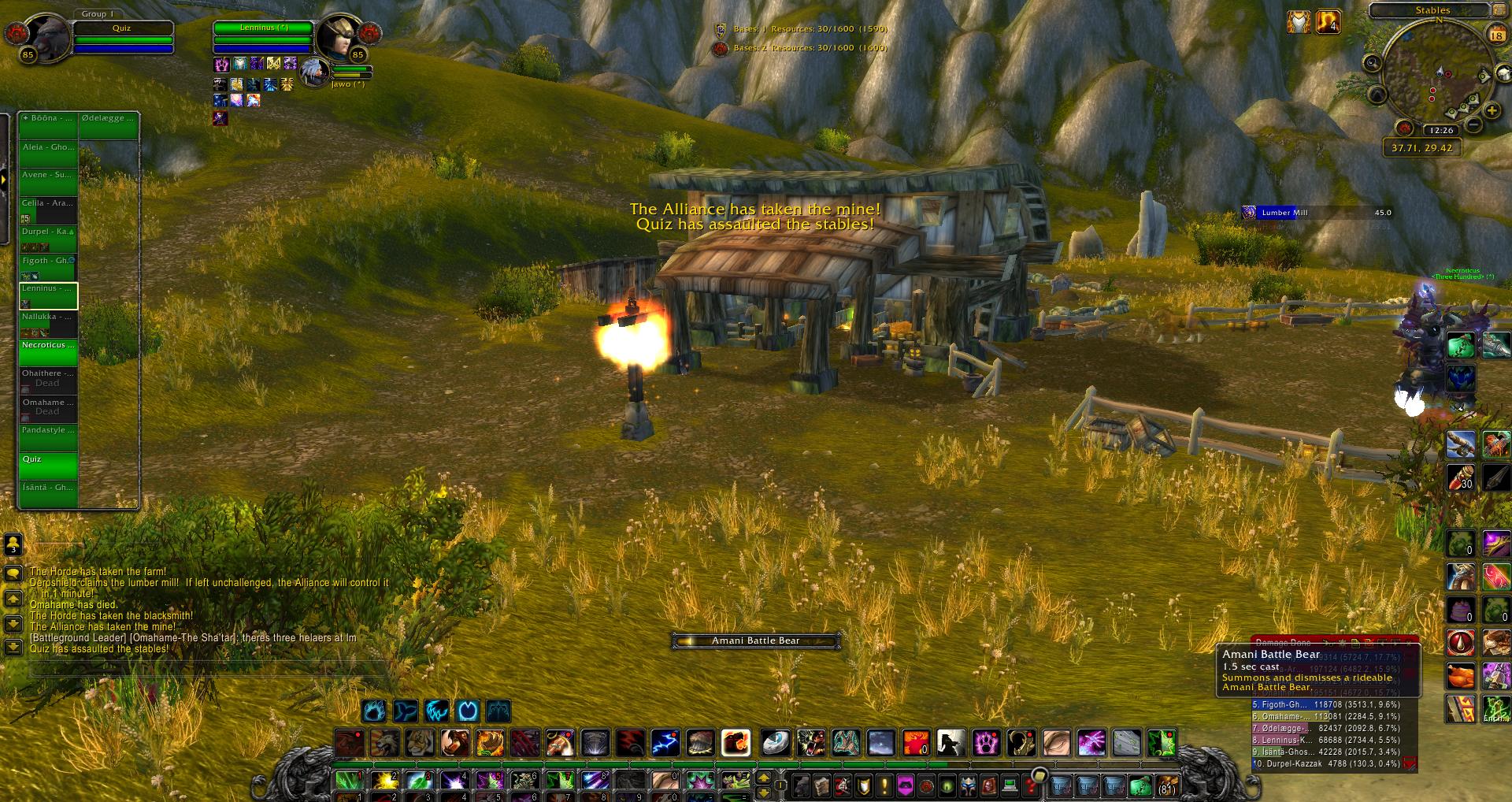Open the calendar button showing 18

[x=1495, y=35]
